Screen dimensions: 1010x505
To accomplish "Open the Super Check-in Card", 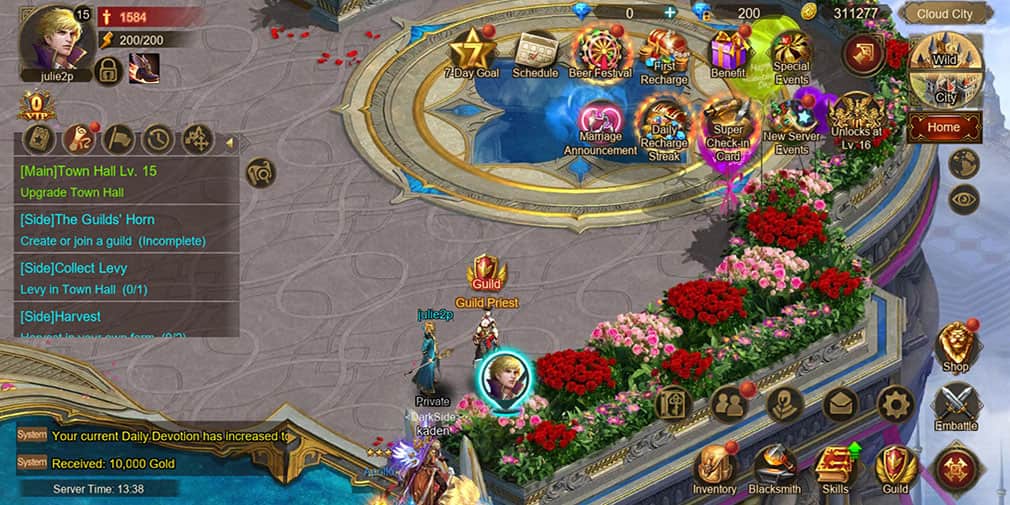I will point(727,124).
